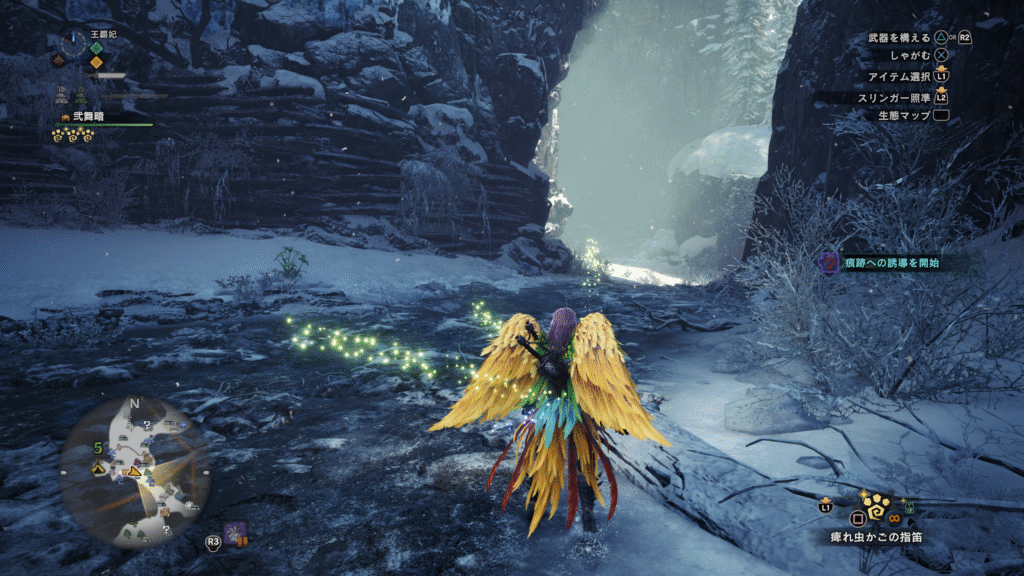Click the player name 王覇妃

103,34
